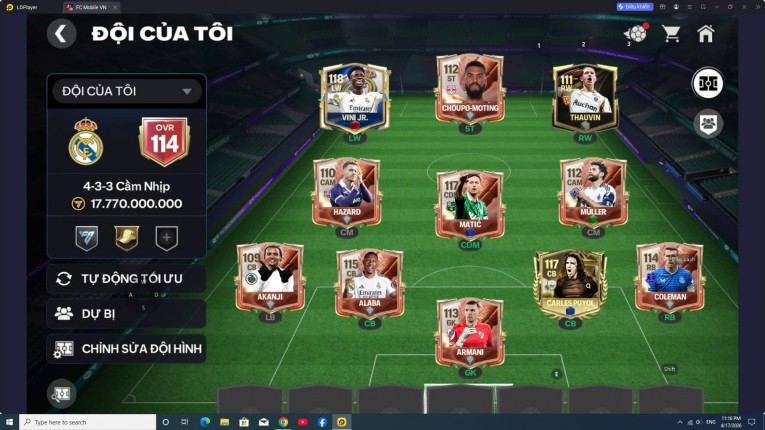The height and width of the screenshot is (430, 765).
Task: Choose the Matić CDM card
Action: tap(470, 203)
